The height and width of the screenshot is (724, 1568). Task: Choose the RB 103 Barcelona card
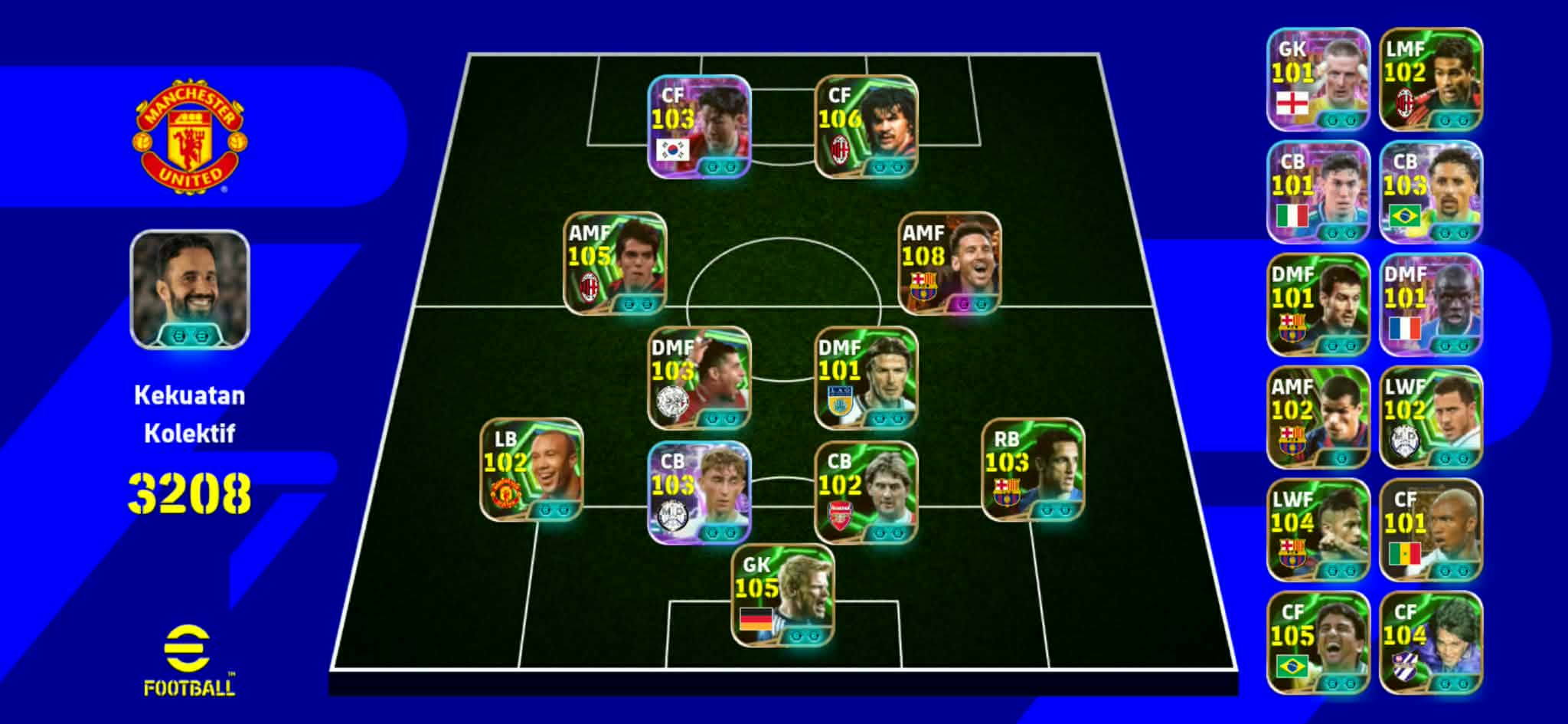[x=1033, y=470]
